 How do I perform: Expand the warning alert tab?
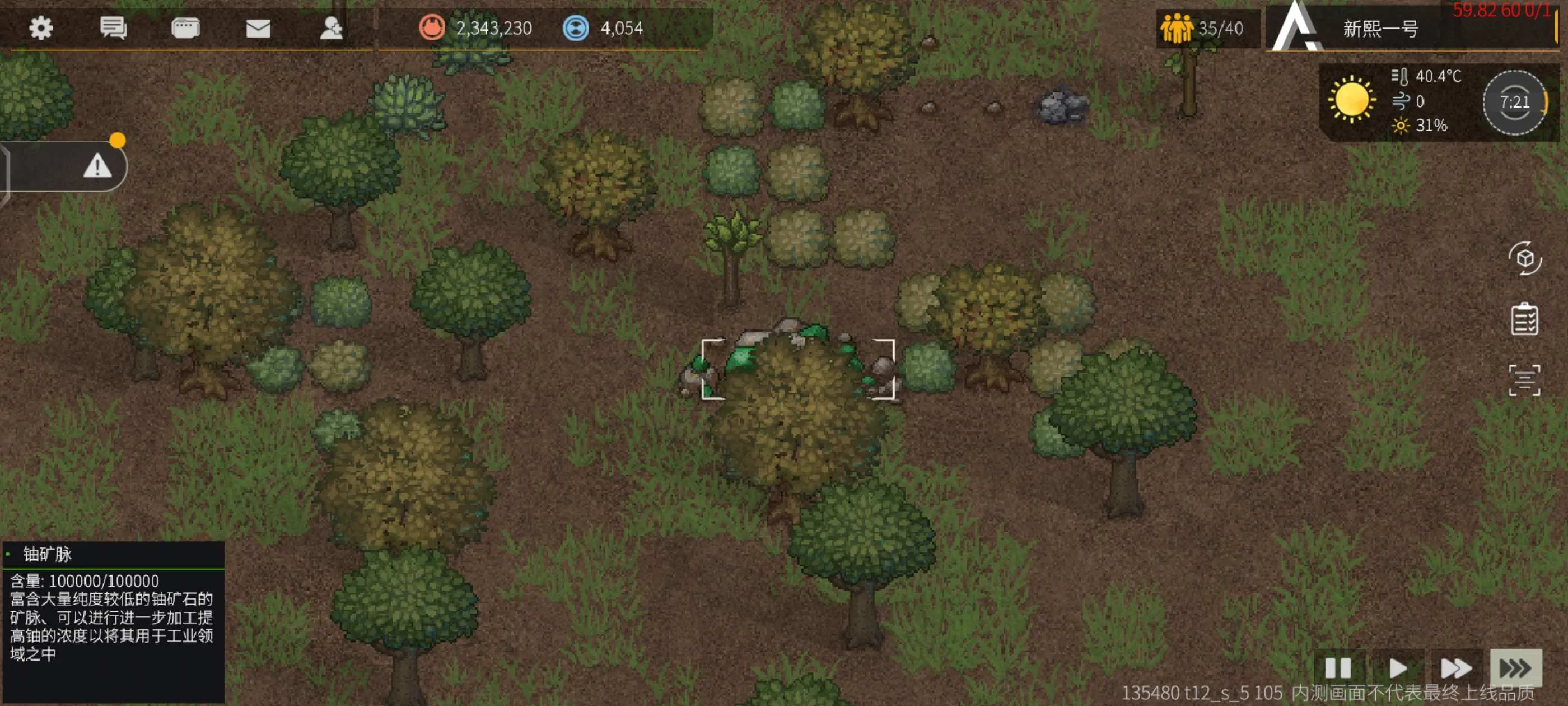pyautogui.click(x=97, y=166)
